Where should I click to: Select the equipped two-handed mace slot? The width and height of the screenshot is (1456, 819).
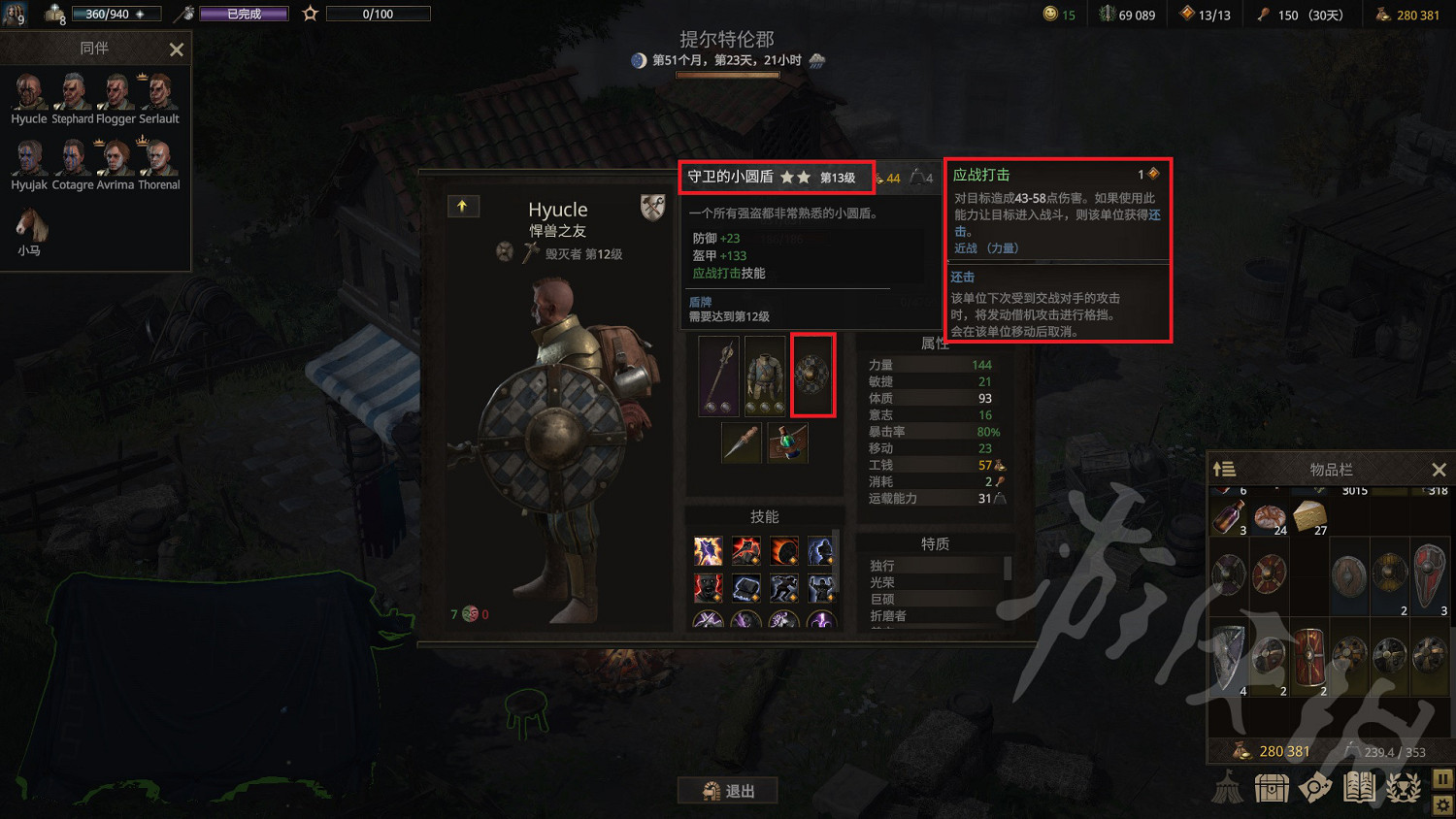click(x=718, y=376)
